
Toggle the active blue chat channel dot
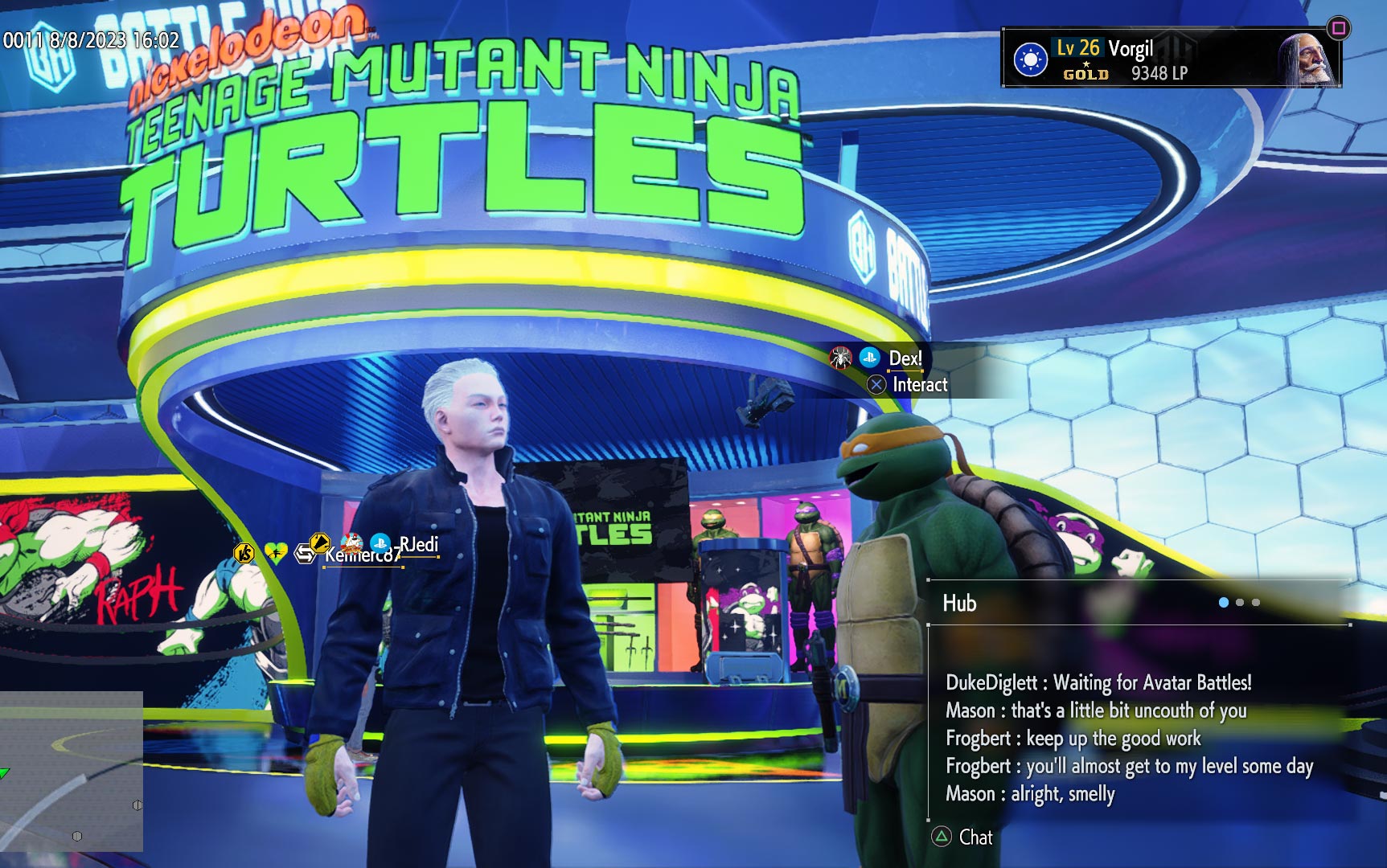pyautogui.click(x=1223, y=602)
